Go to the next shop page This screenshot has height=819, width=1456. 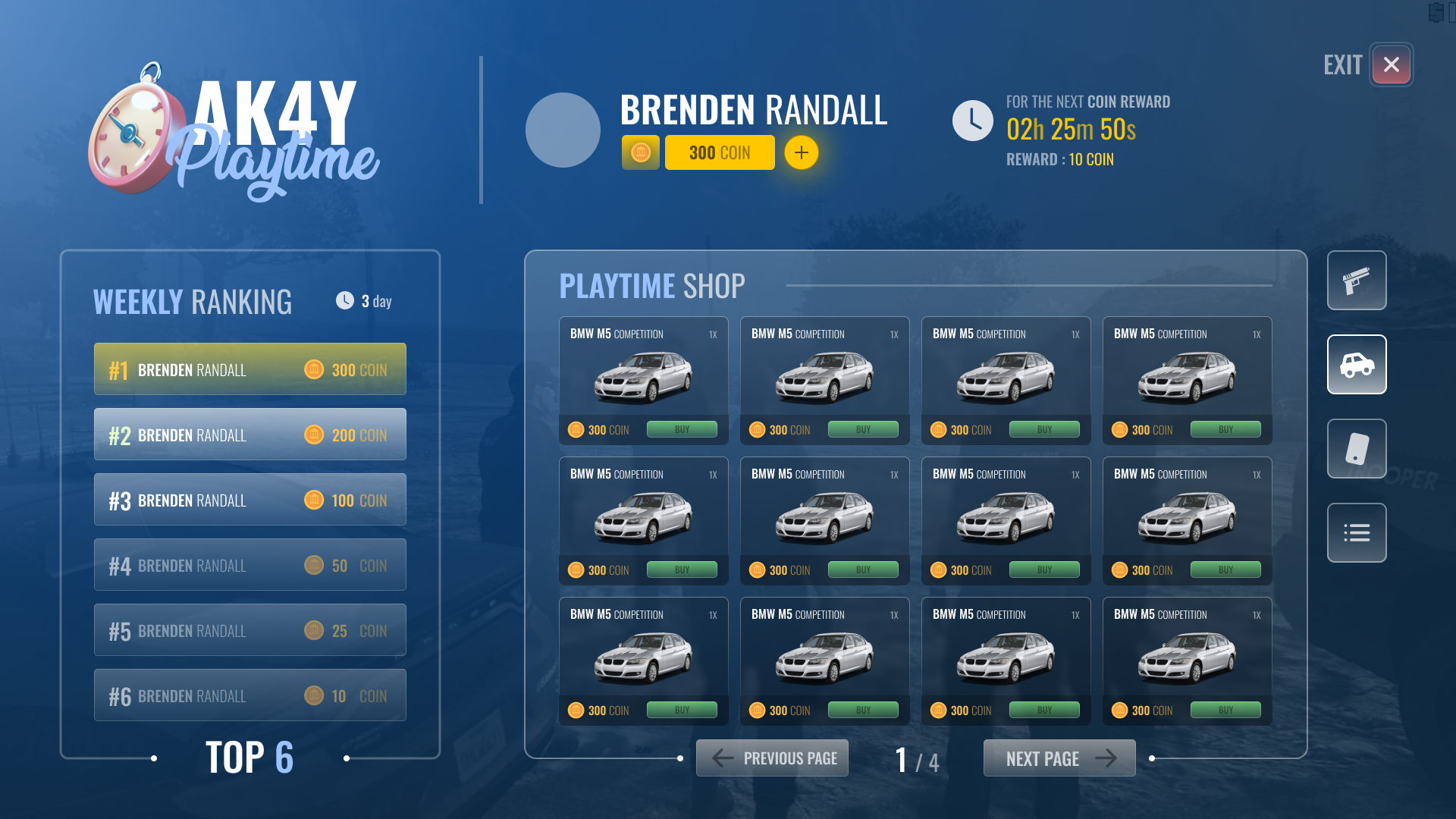pyautogui.click(x=1059, y=758)
